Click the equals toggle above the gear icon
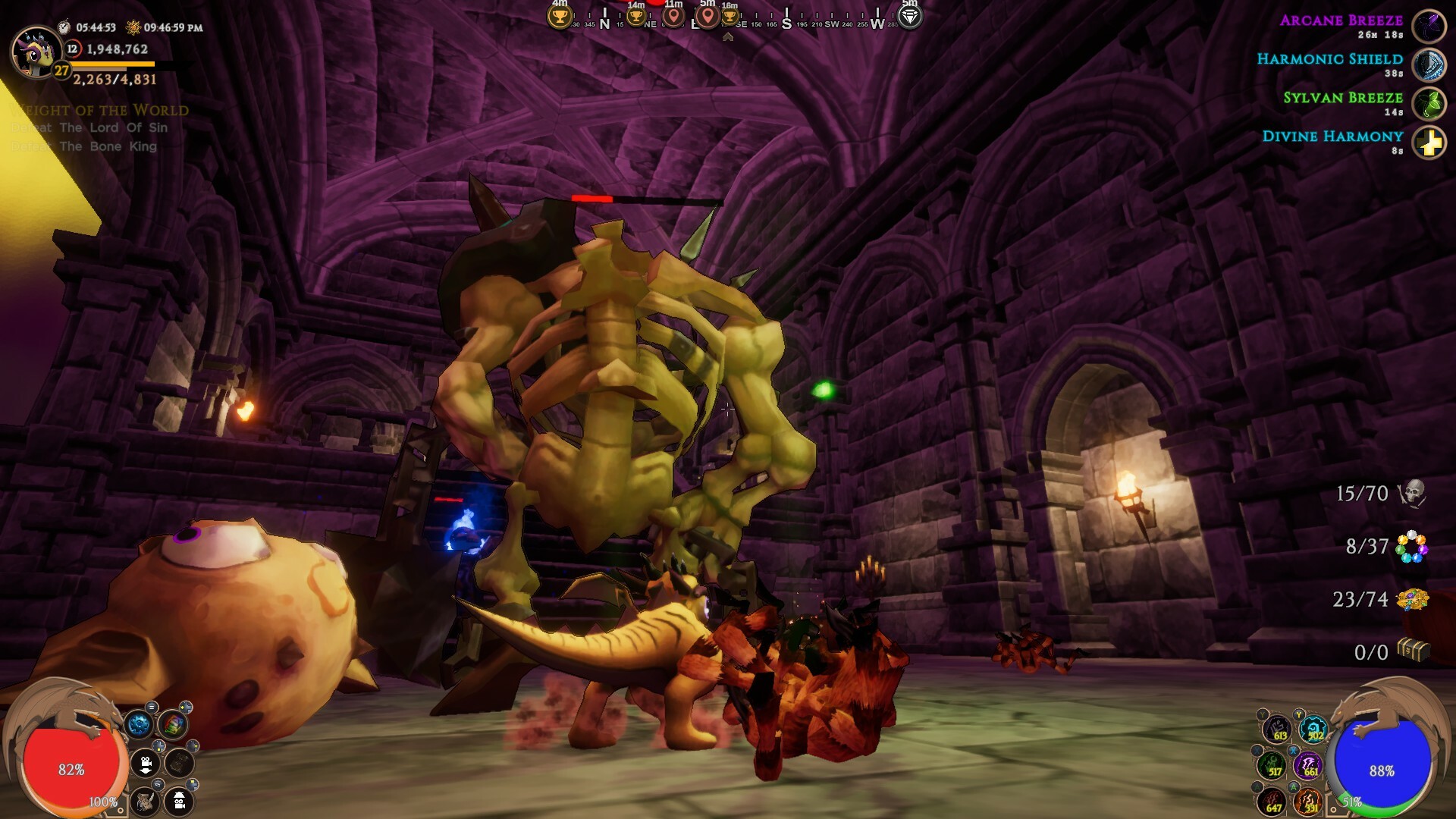 152,707
